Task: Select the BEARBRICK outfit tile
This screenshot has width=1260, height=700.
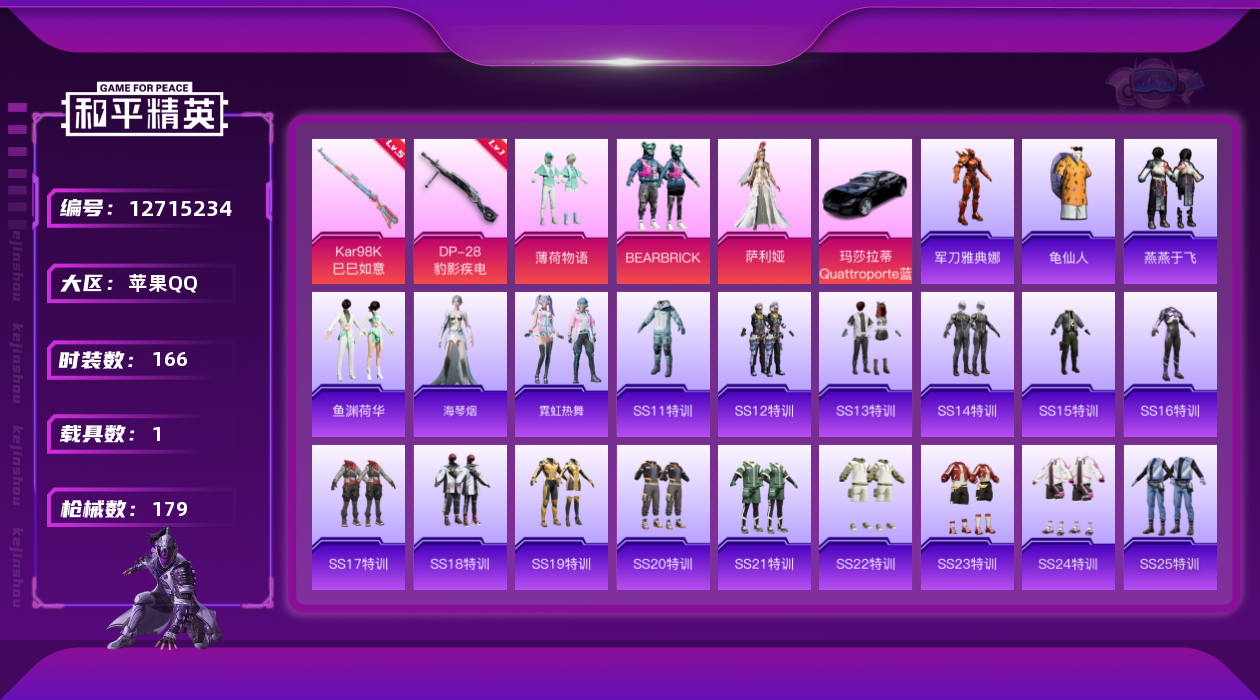Action: point(663,210)
